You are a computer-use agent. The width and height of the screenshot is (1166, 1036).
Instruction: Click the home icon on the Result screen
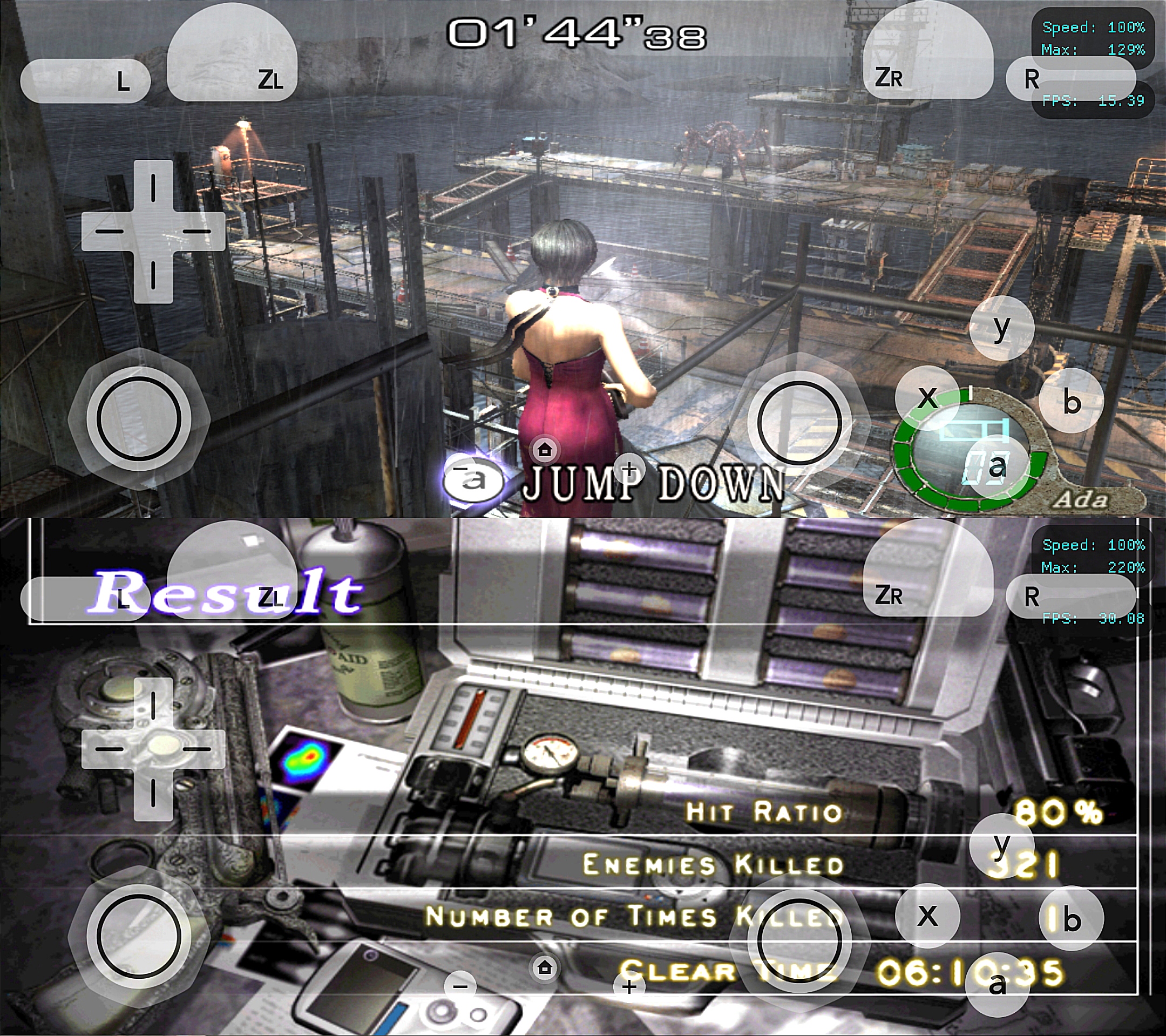[545, 967]
